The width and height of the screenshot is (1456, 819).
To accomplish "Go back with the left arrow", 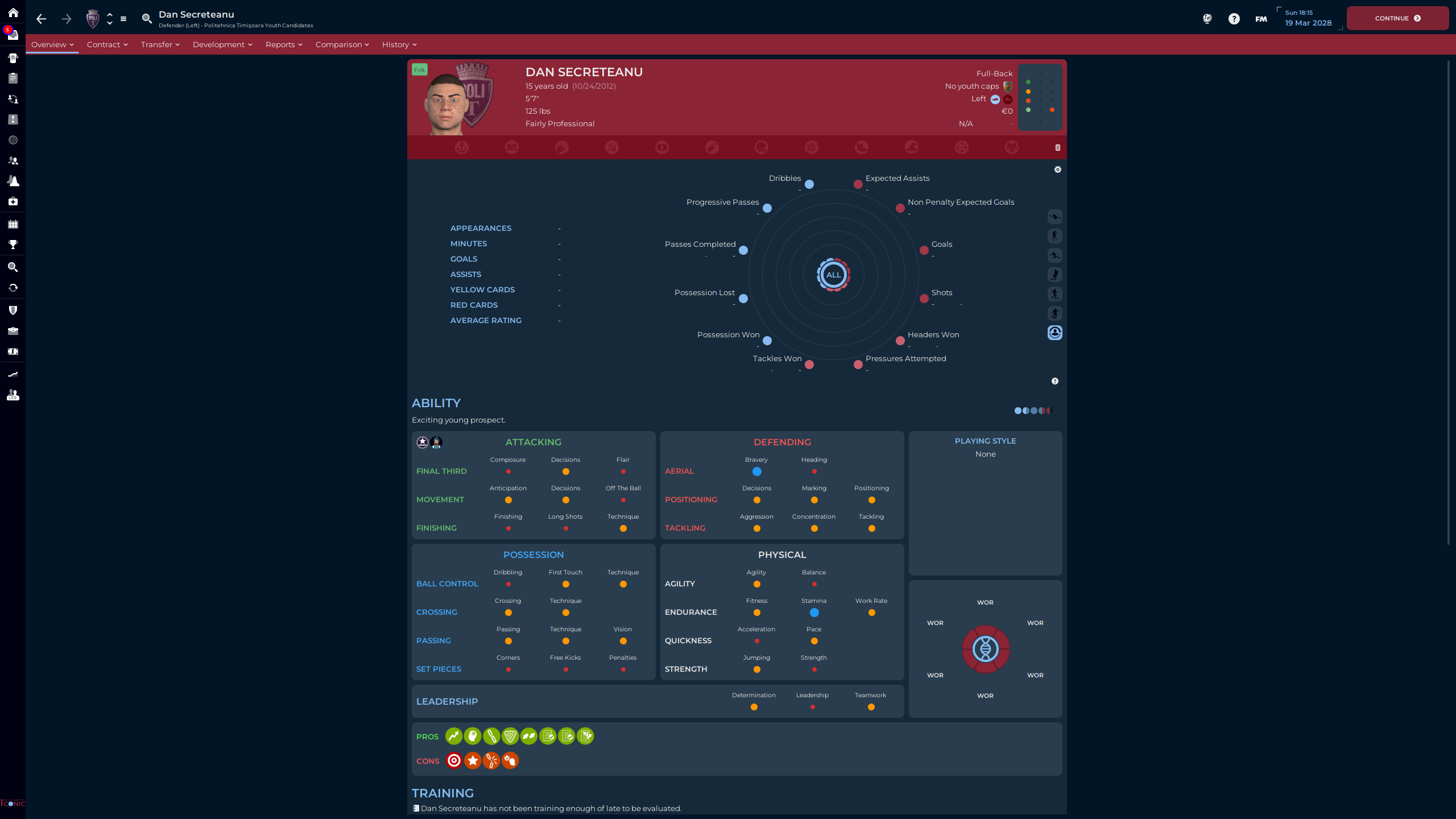I will click(41, 19).
